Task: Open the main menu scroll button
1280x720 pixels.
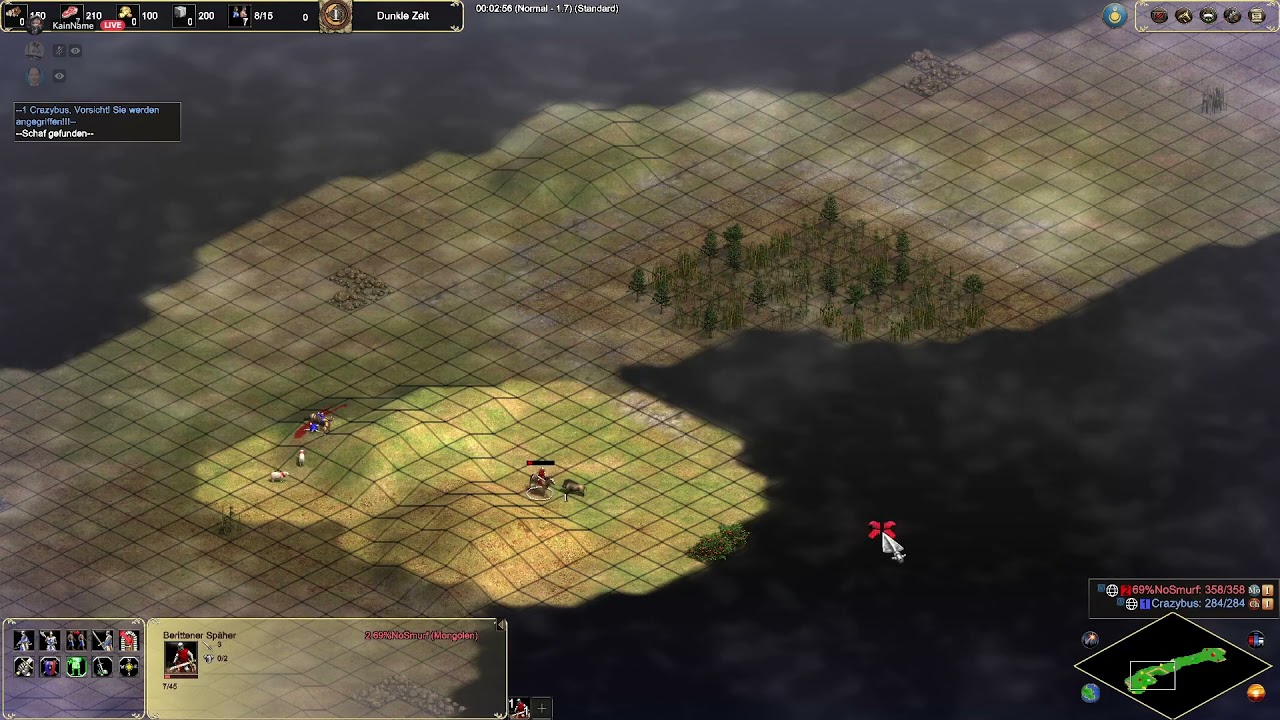Action: [x=1257, y=16]
